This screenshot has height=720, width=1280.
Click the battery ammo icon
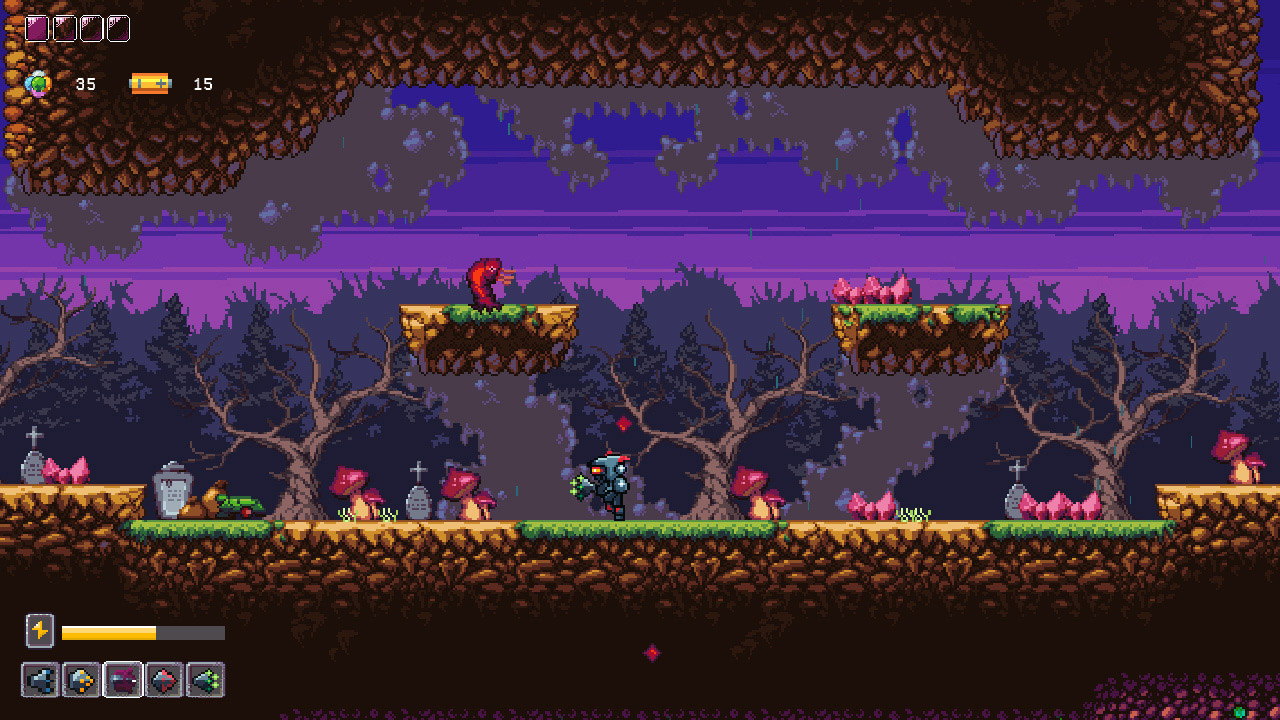click(x=150, y=83)
